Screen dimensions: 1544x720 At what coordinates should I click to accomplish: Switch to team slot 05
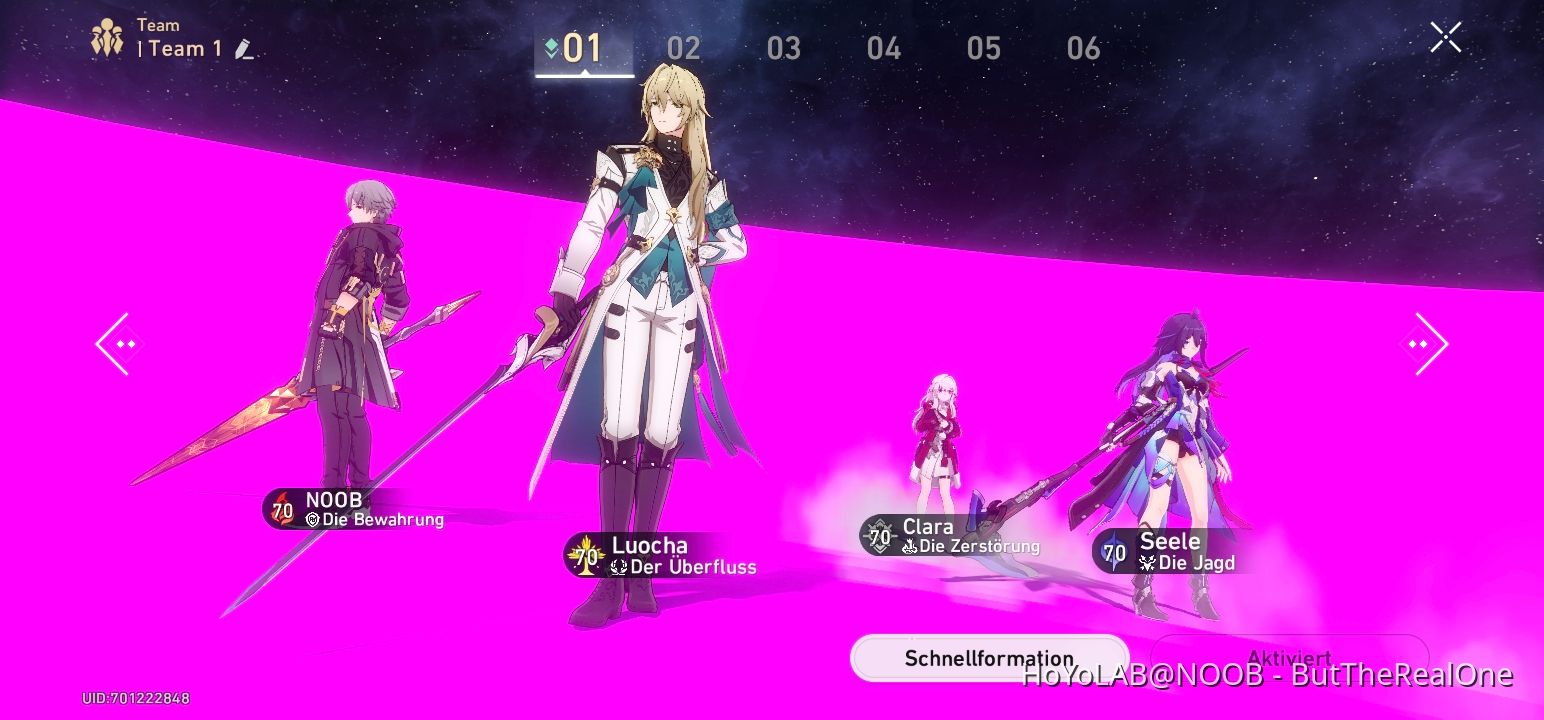point(985,48)
